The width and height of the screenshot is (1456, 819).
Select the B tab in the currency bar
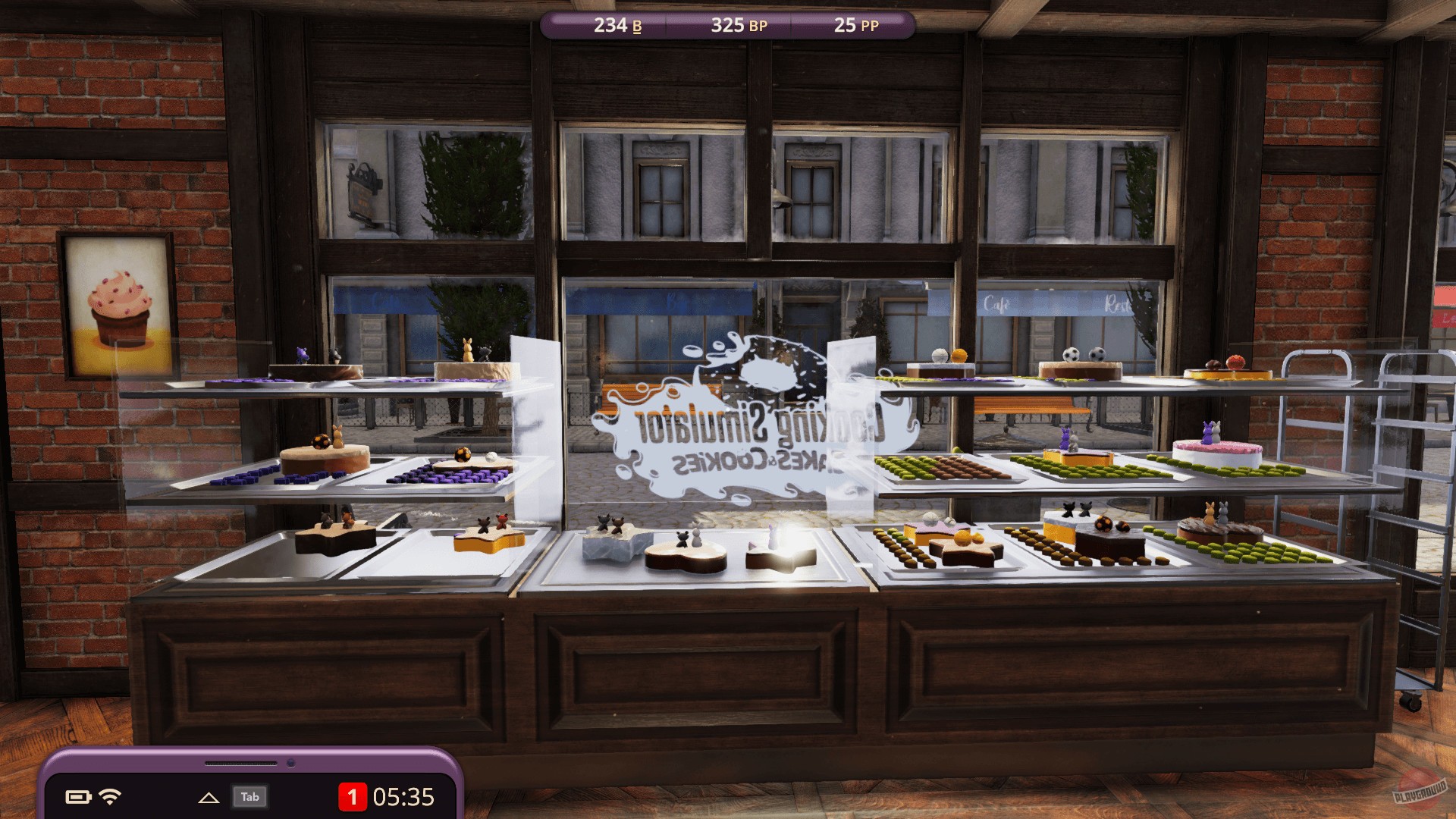636,25
